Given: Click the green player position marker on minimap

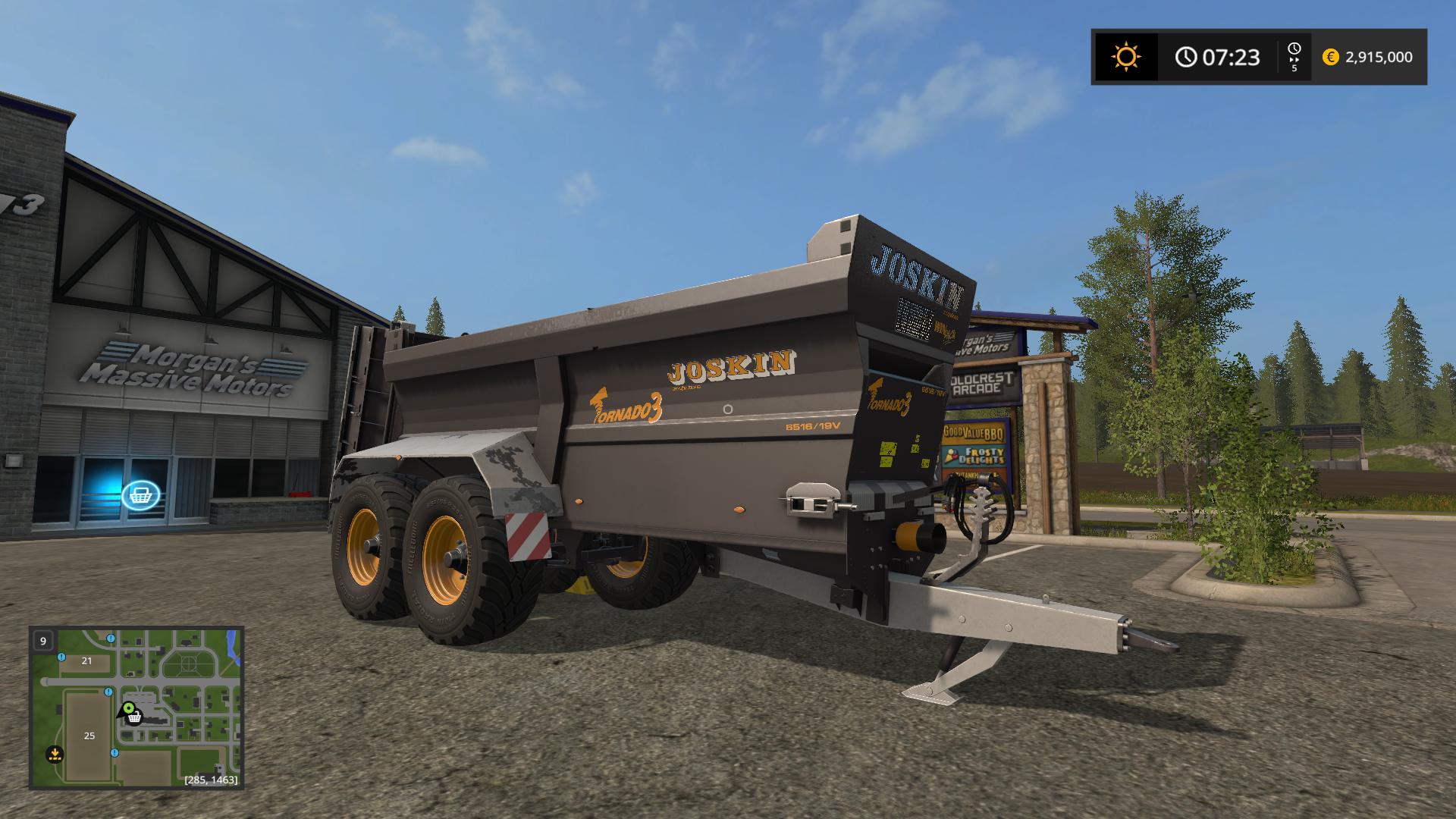Looking at the screenshot, I should click(128, 710).
